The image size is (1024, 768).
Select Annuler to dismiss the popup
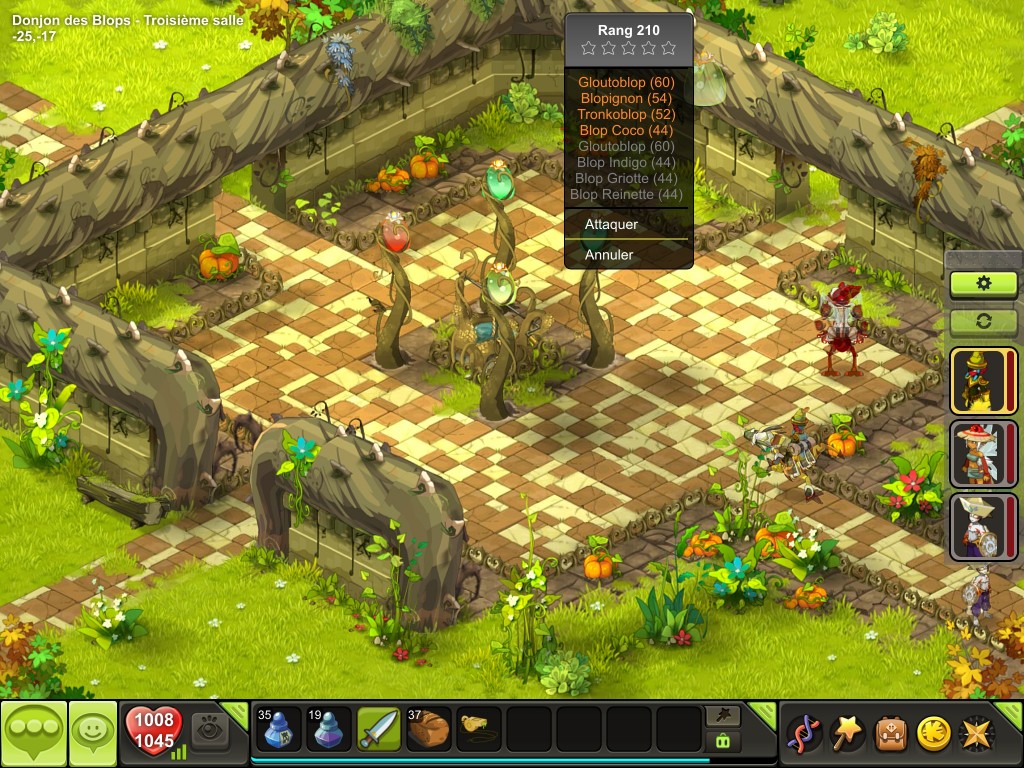(609, 255)
